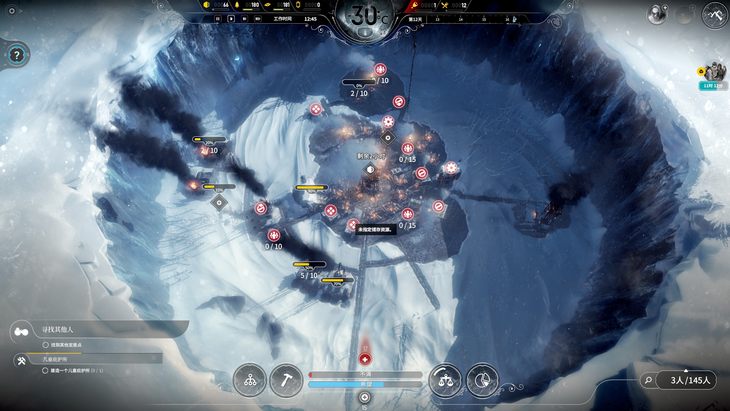
Task: Click the red medical alert above the discontent bar
Action: (365, 358)
